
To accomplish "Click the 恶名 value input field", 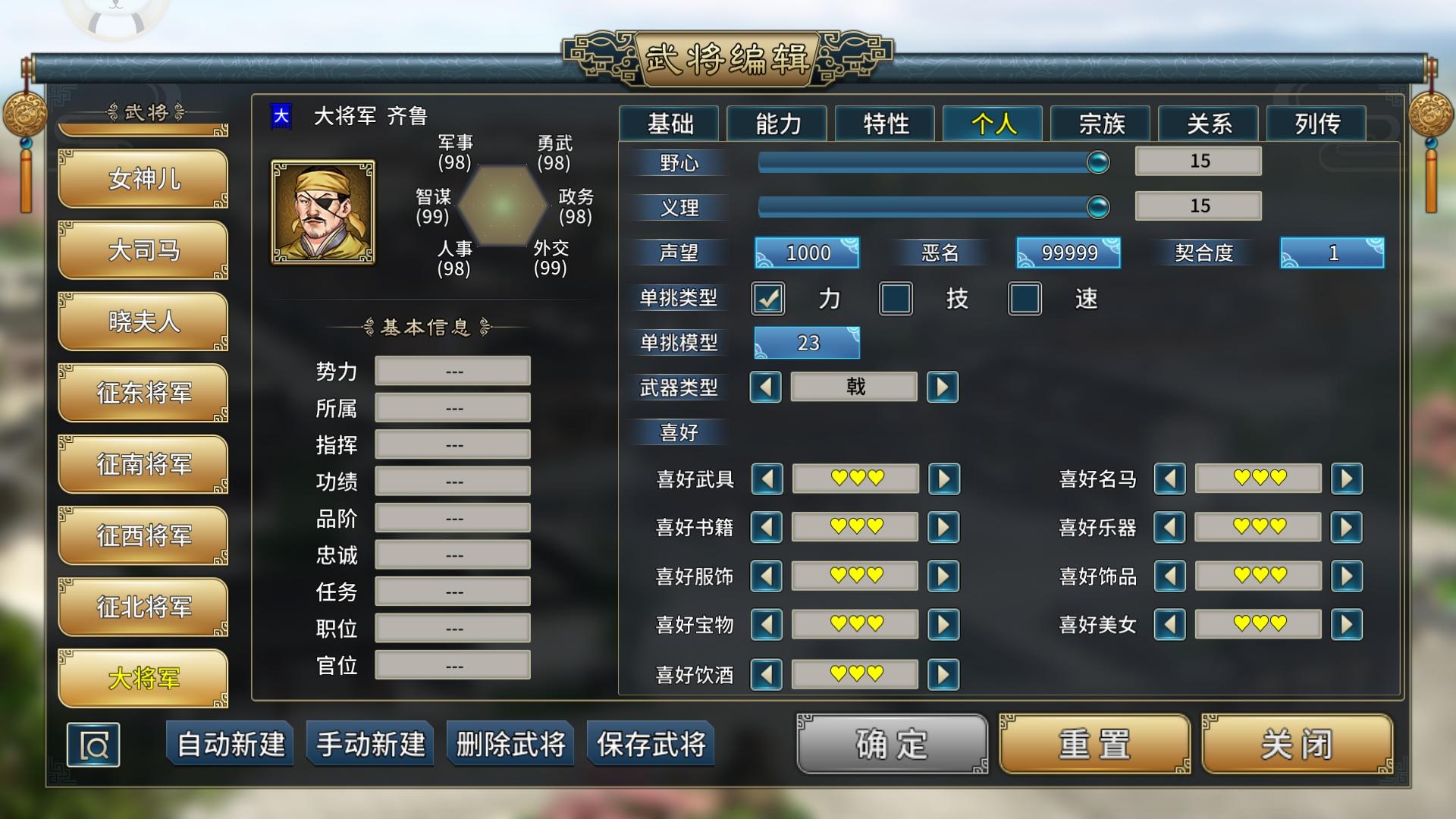I will point(1067,253).
